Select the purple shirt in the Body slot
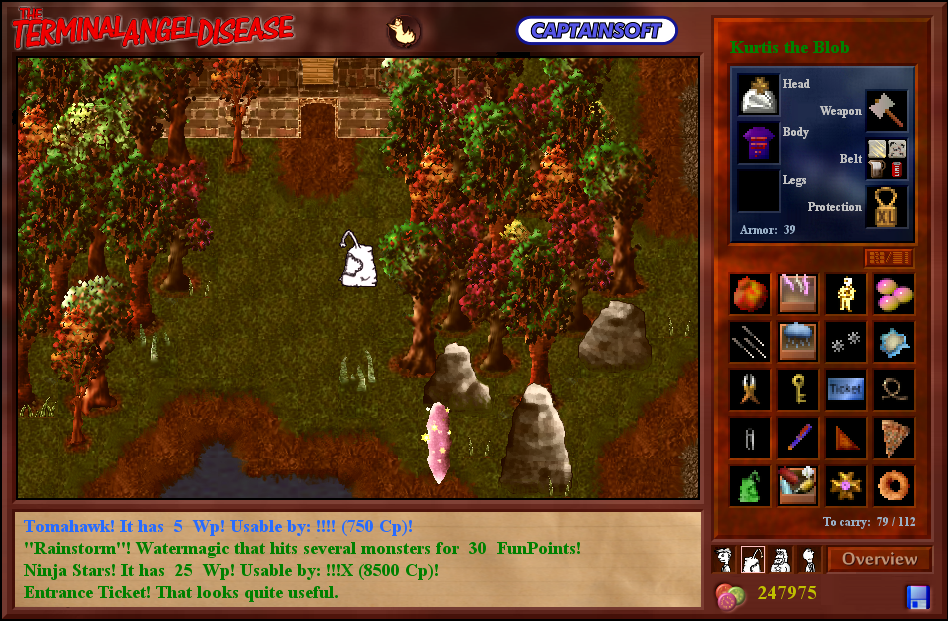This screenshot has width=948, height=621. tap(759, 143)
